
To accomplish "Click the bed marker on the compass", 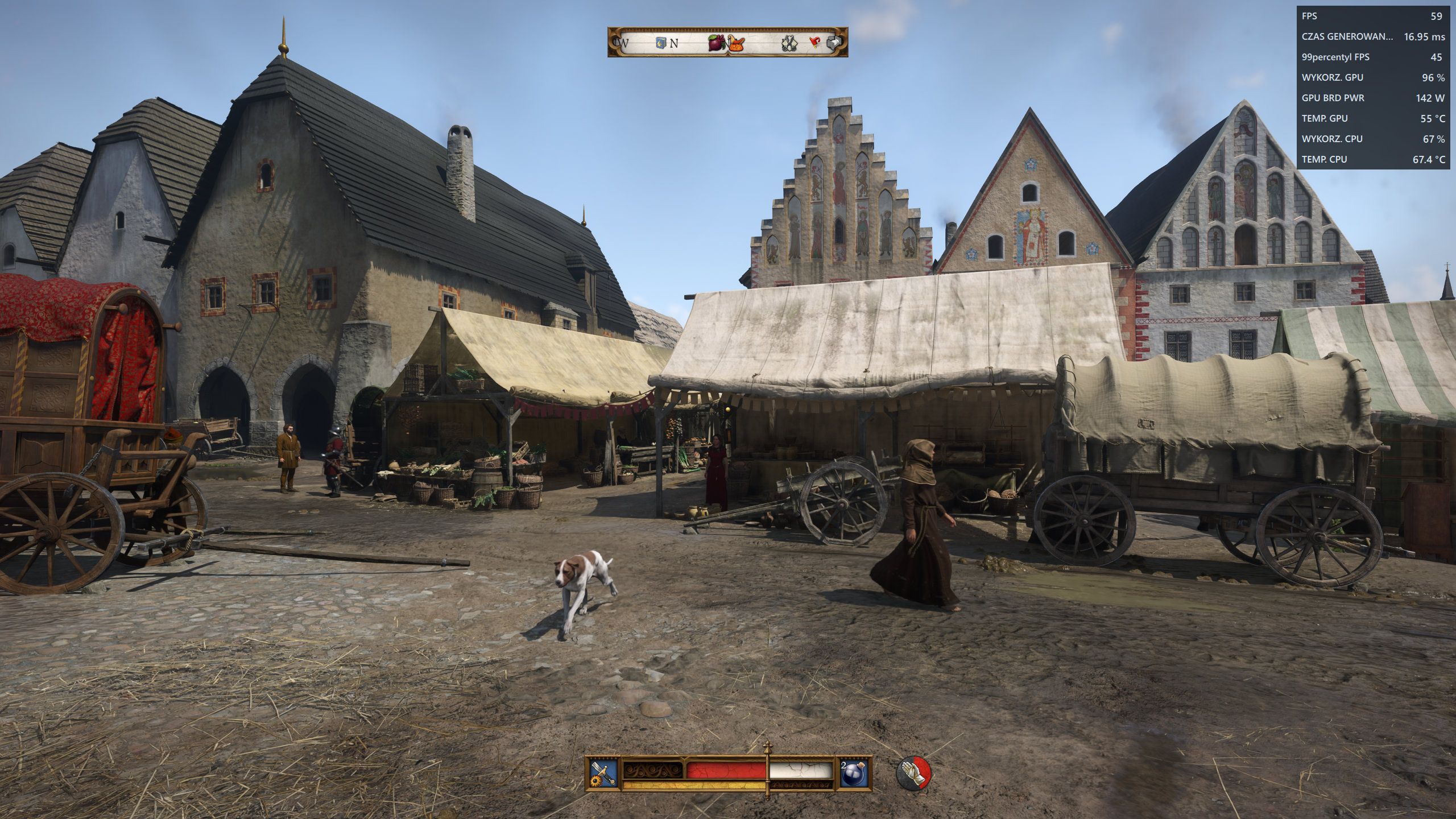I will click(834, 43).
